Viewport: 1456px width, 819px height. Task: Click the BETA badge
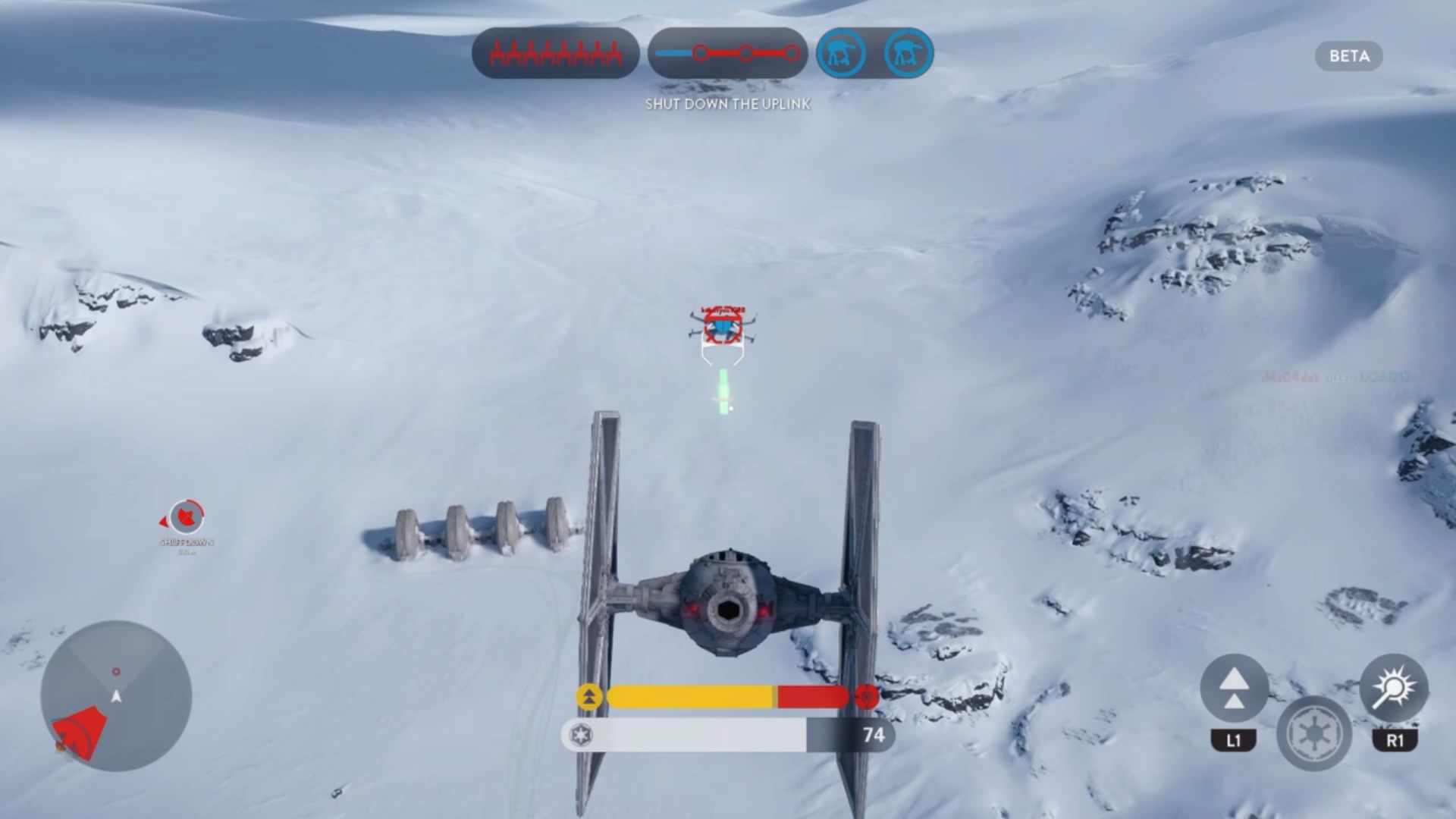(1348, 56)
